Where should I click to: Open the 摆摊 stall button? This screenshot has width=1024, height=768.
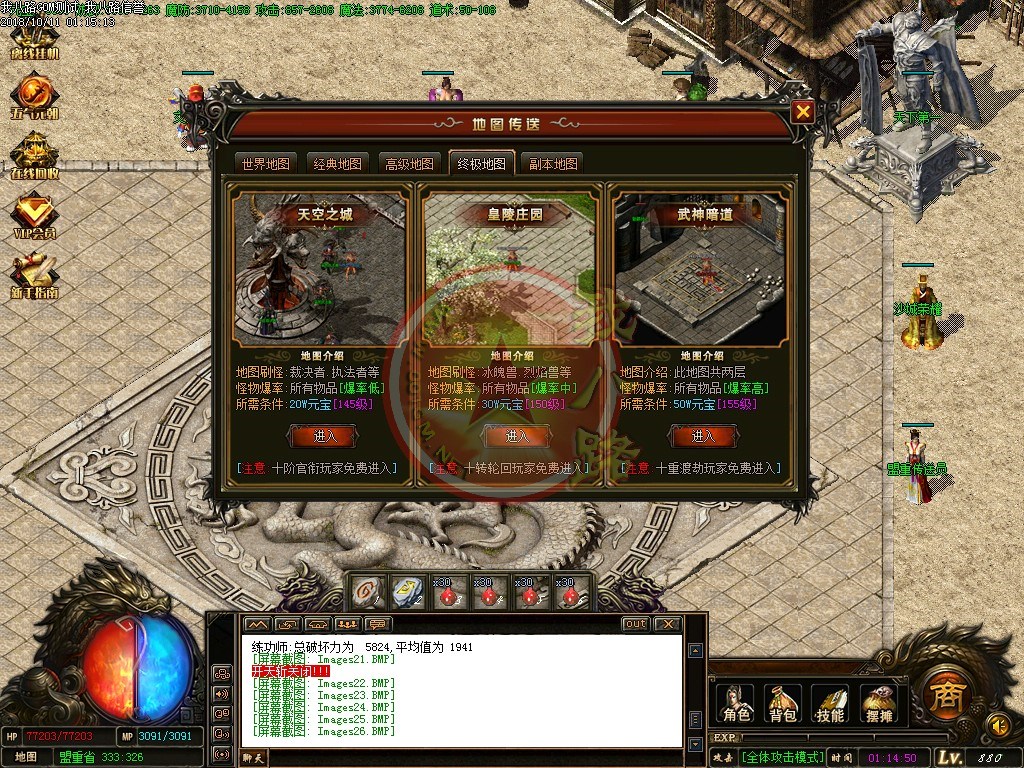(877, 703)
